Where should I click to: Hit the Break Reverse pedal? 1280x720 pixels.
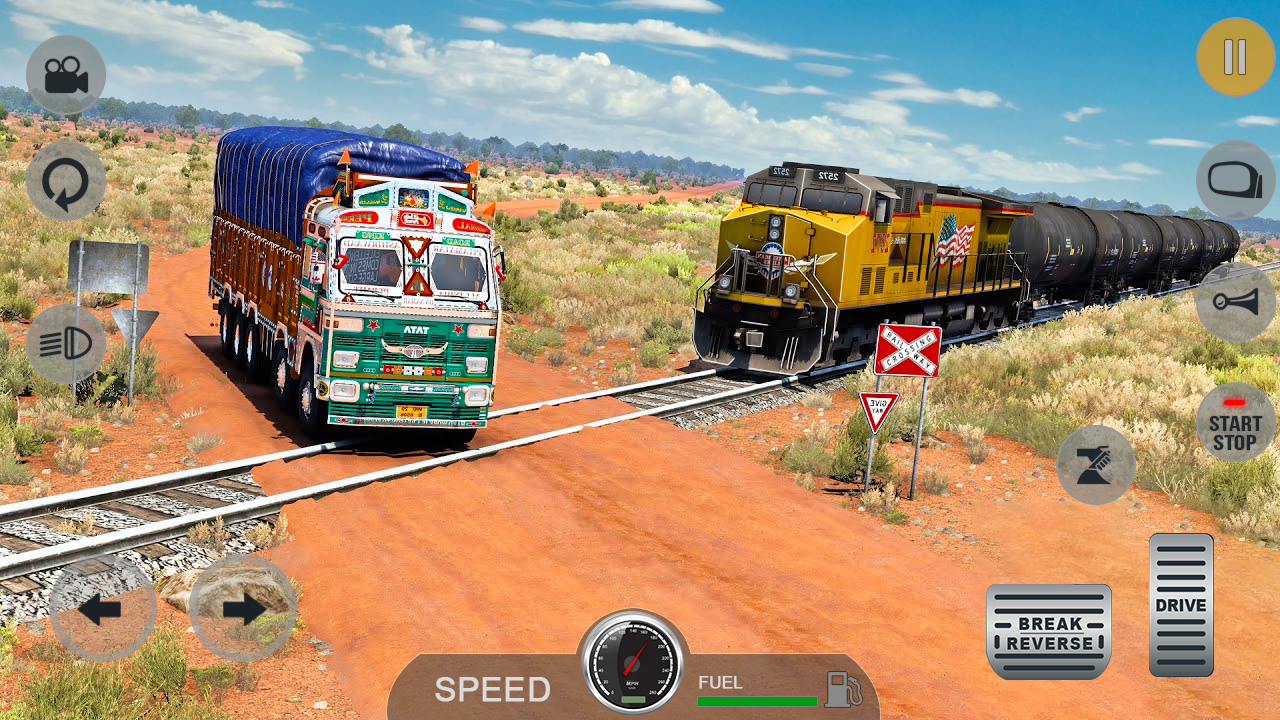point(1049,632)
